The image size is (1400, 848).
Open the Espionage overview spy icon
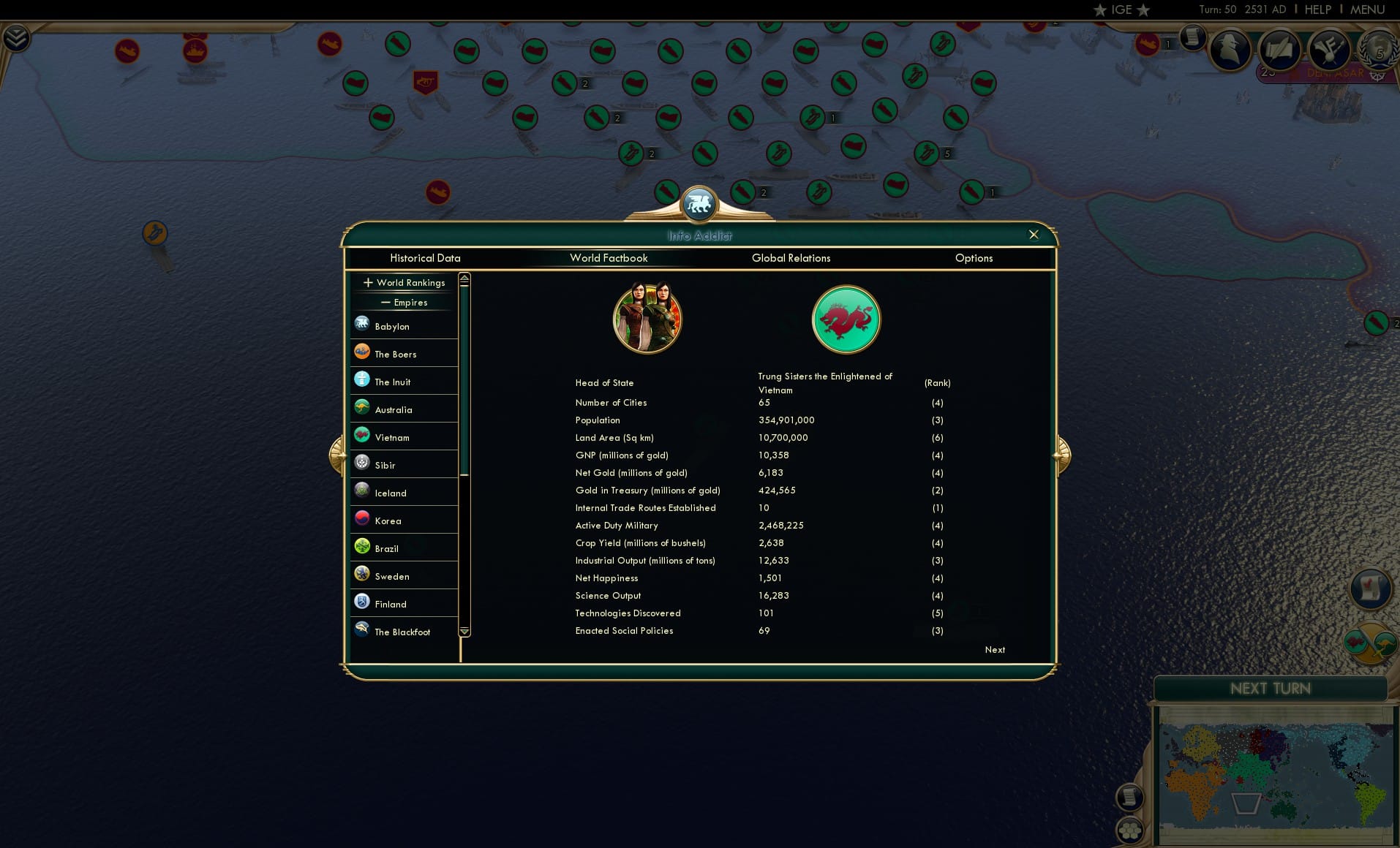click(x=1230, y=50)
